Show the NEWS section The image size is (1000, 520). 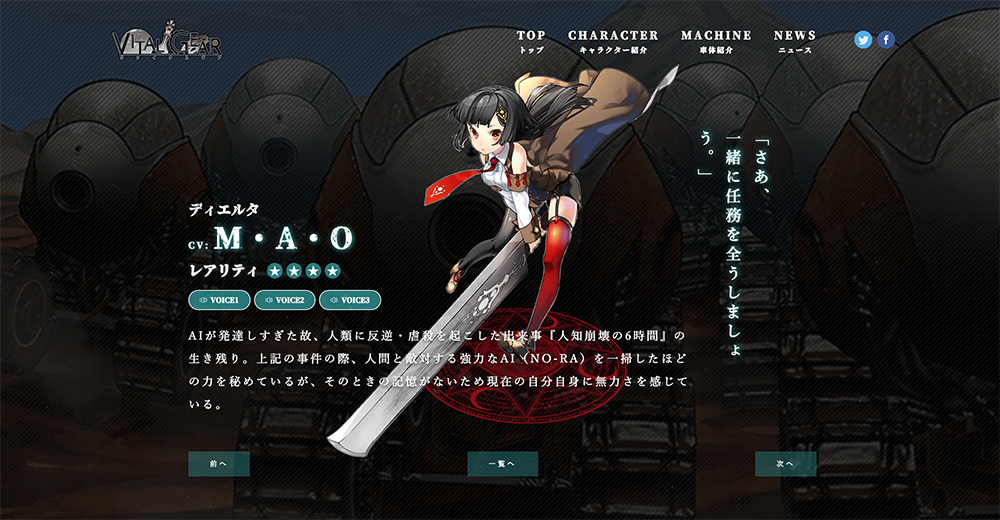[795, 40]
